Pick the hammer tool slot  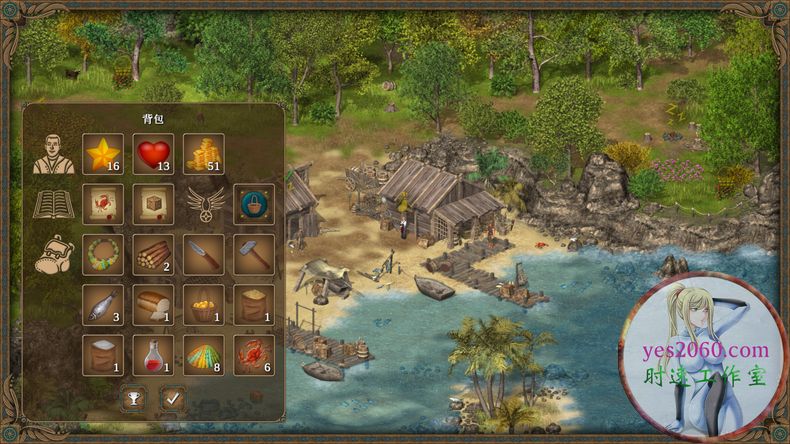[x=254, y=254]
